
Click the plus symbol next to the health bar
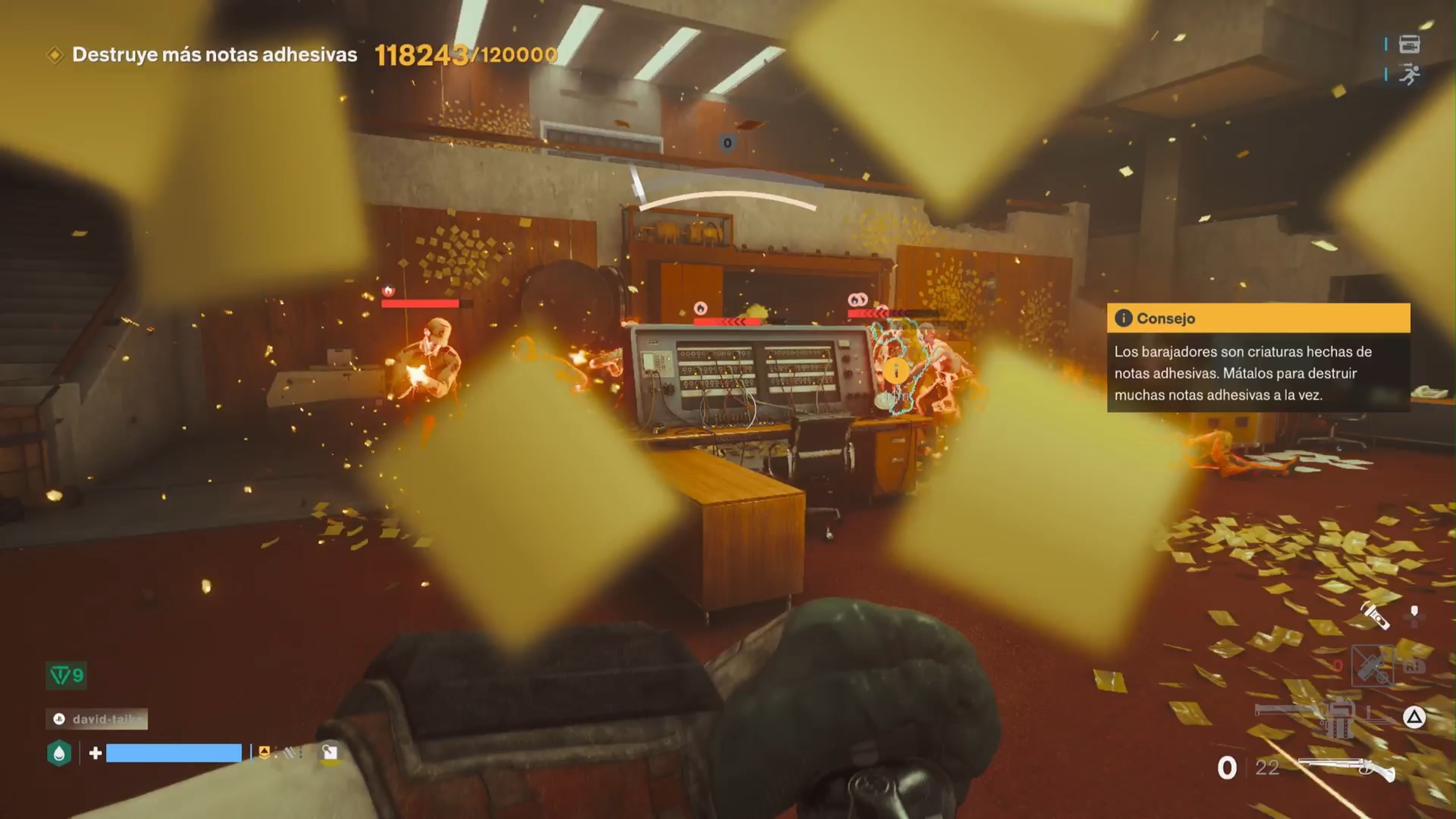tap(96, 753)
